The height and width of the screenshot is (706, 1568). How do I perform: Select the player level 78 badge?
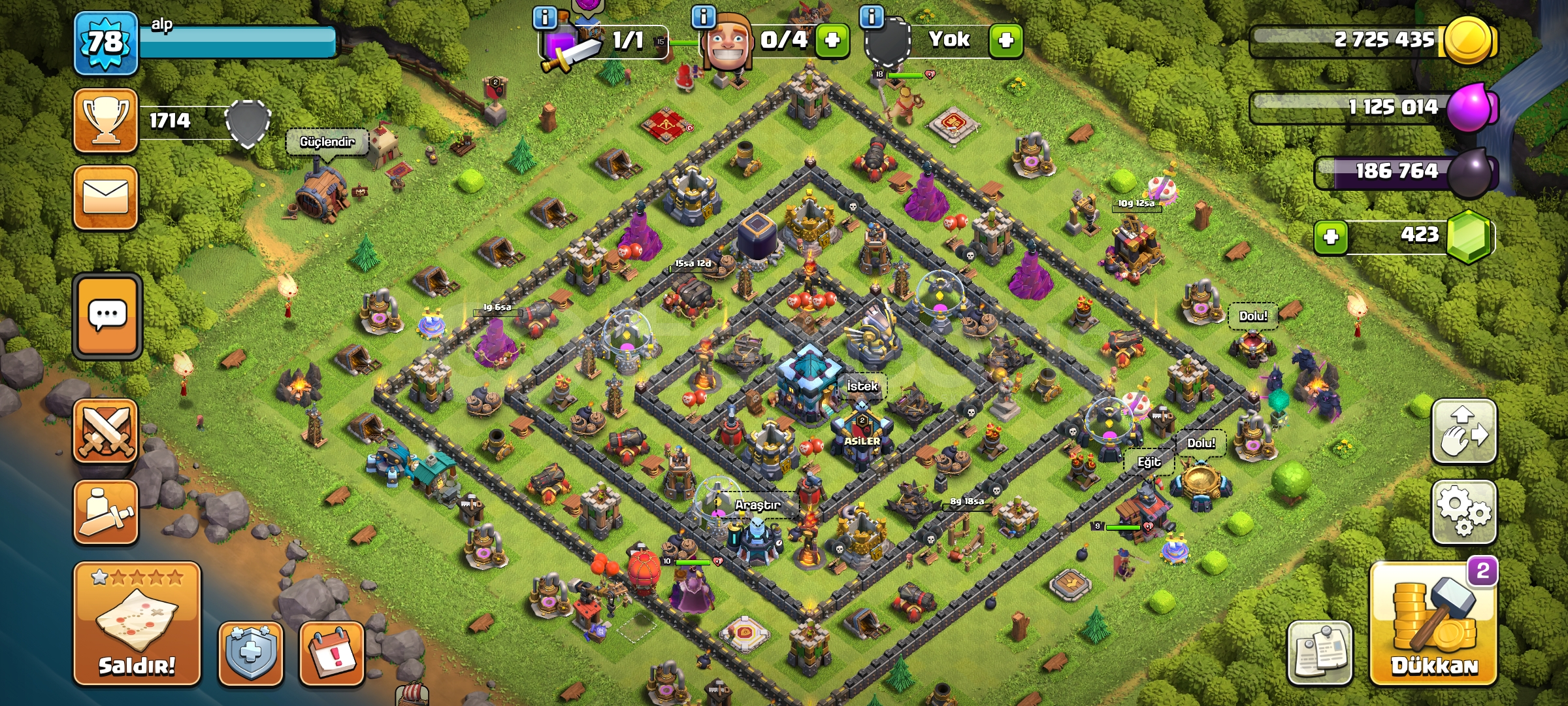[106, 41]
